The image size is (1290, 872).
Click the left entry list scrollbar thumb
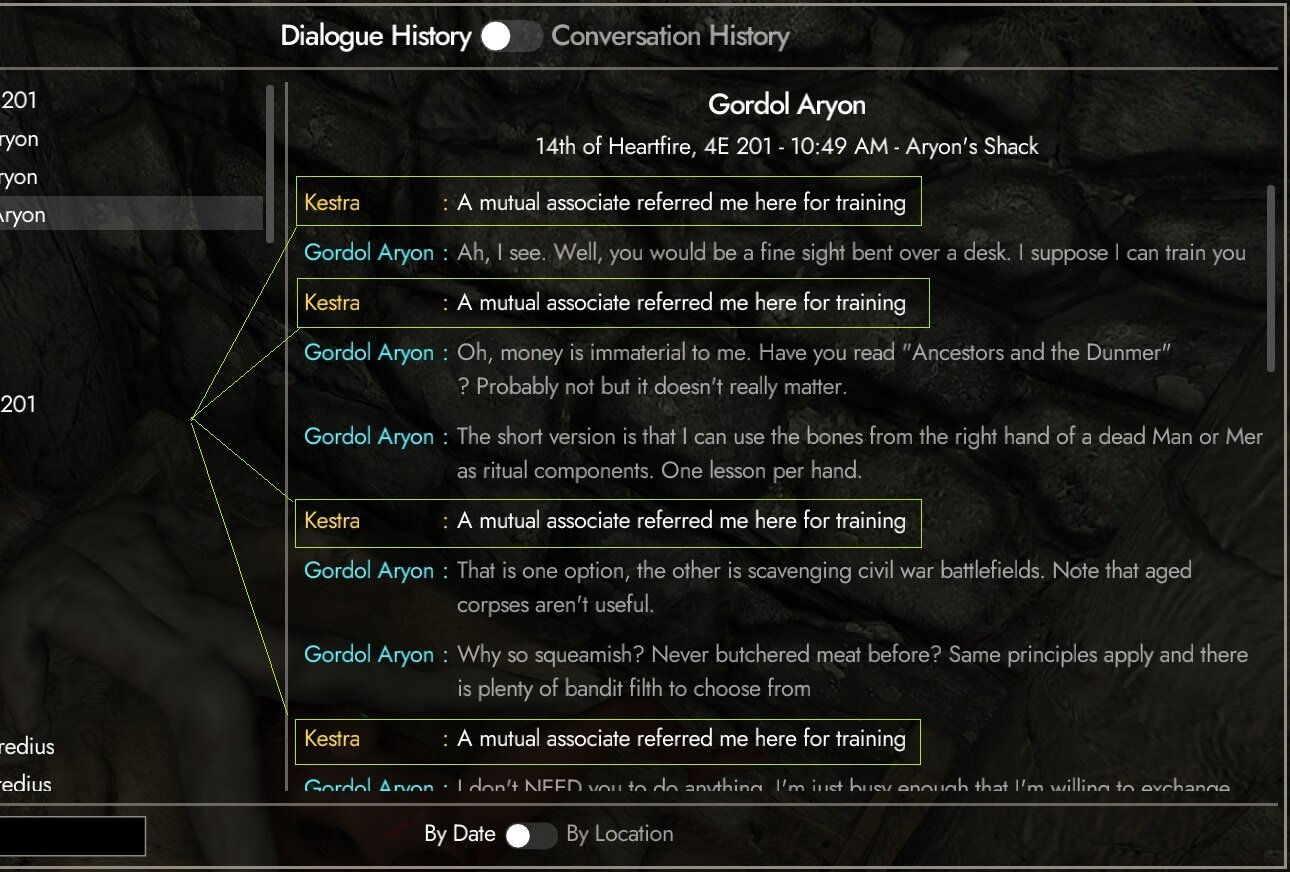(x=269, y=164)
